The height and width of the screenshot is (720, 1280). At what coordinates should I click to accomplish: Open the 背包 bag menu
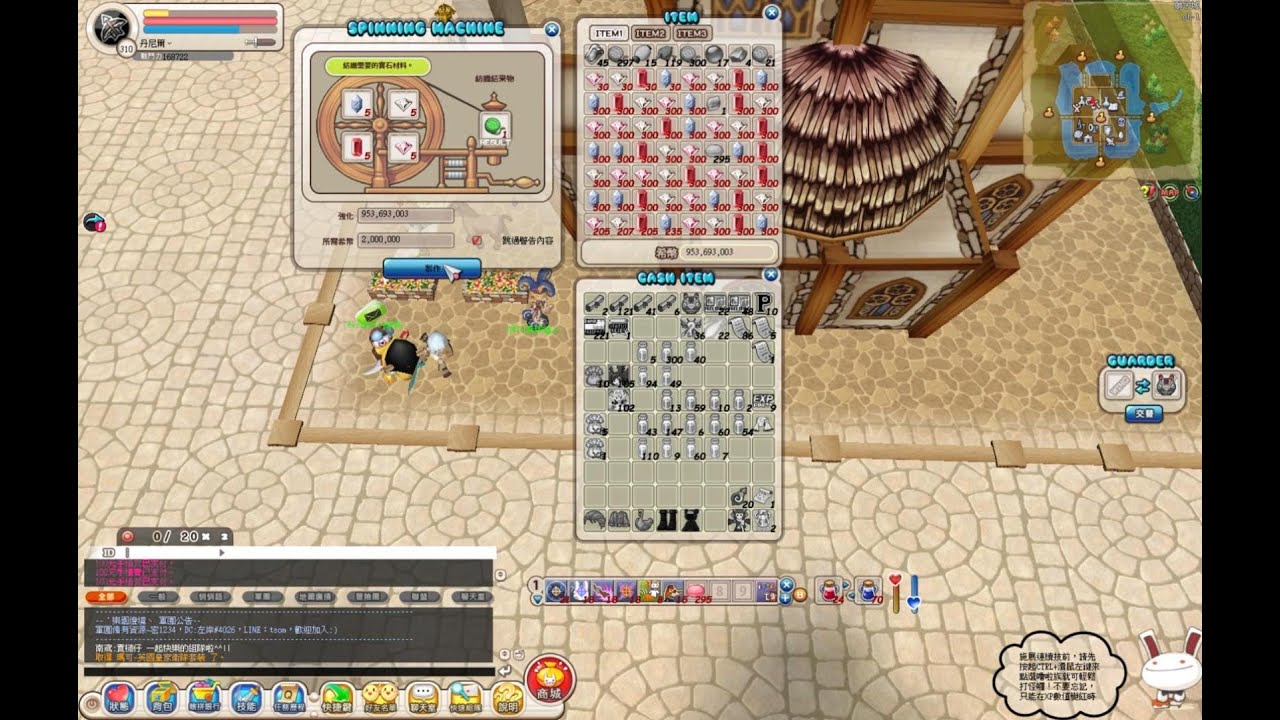point(162,696)
